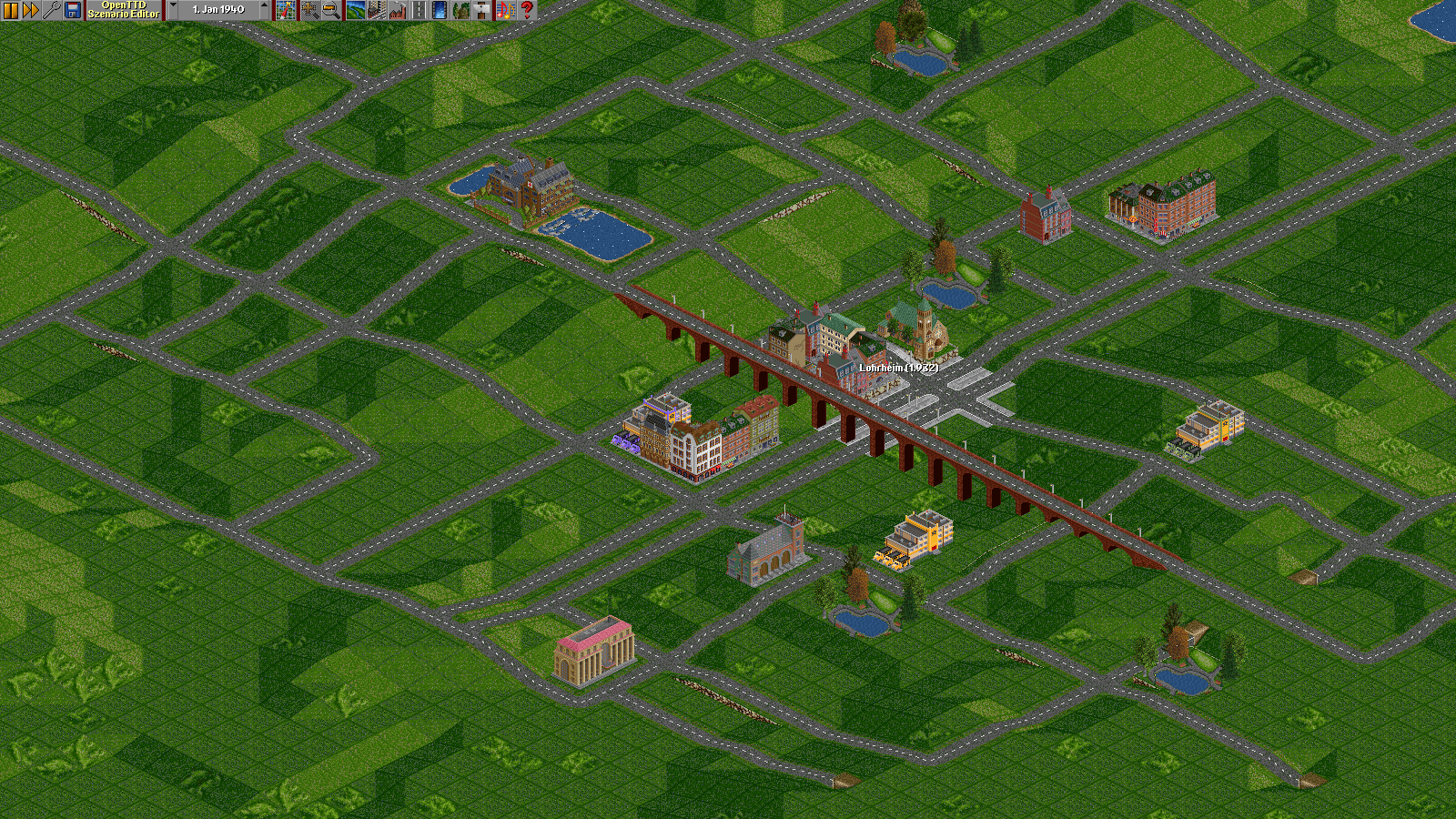Open the landscape generation tool
Screen dimensions: 1456x819
[x=356, y=10]
